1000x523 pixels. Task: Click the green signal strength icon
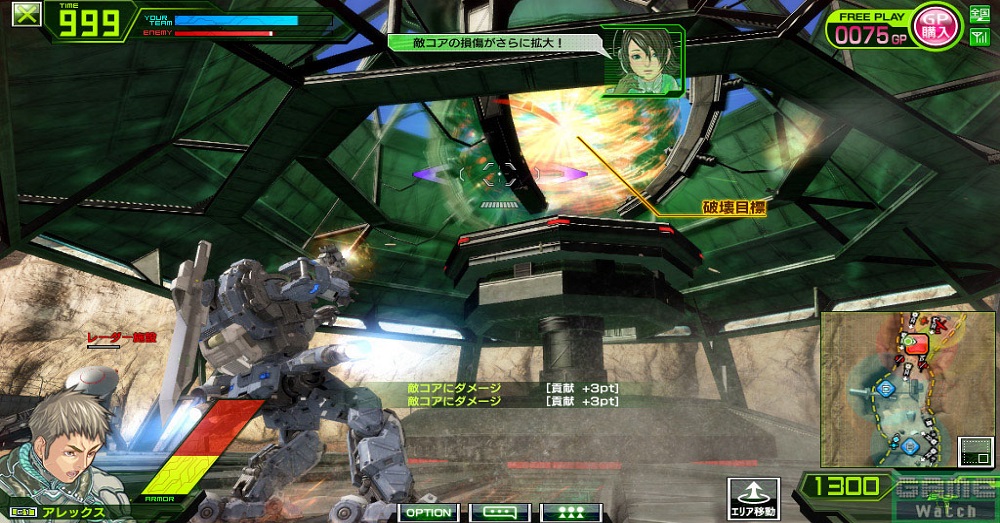pyautogui.click(x=979, y=38)
